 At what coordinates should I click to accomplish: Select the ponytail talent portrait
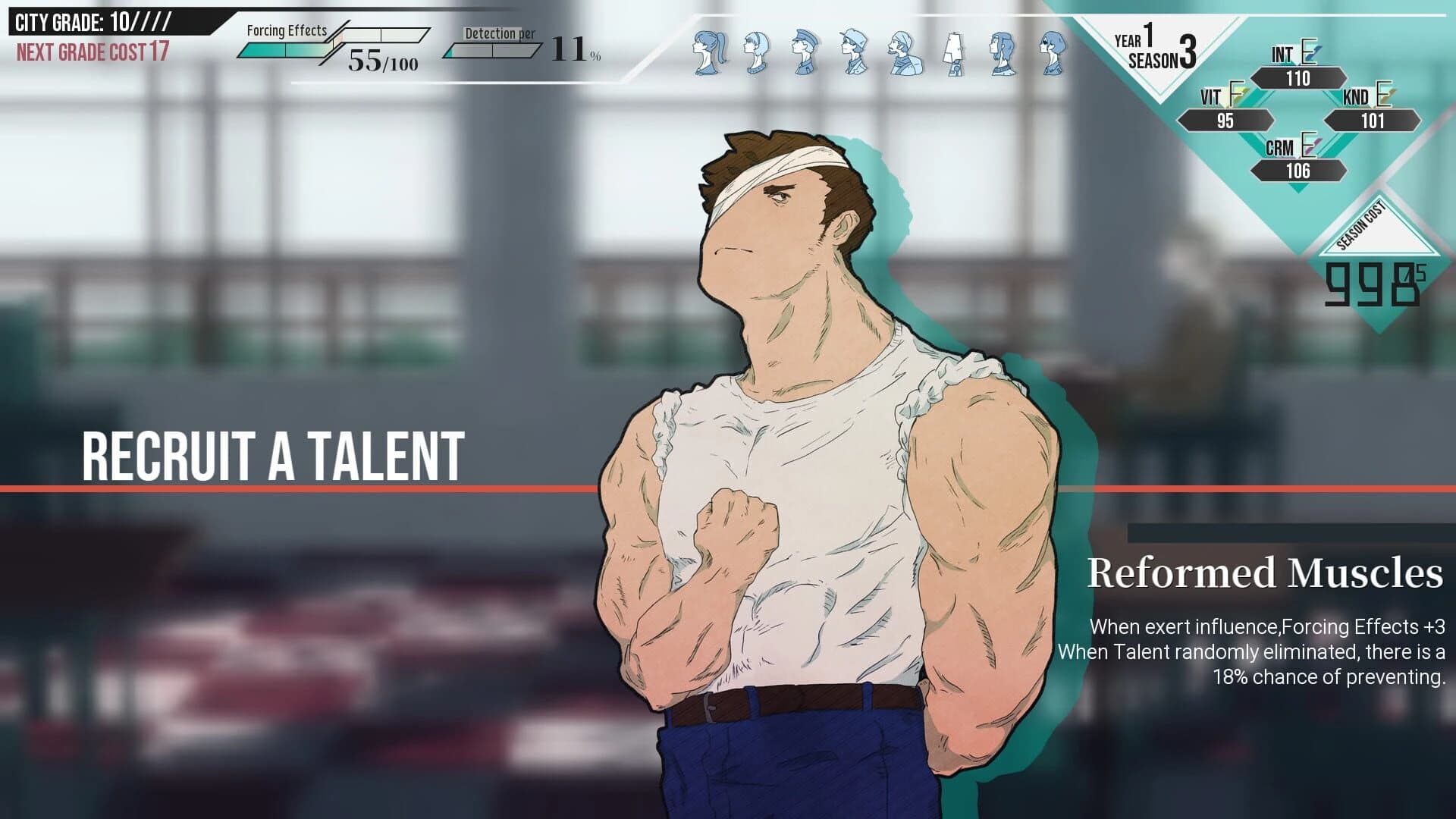710,52
